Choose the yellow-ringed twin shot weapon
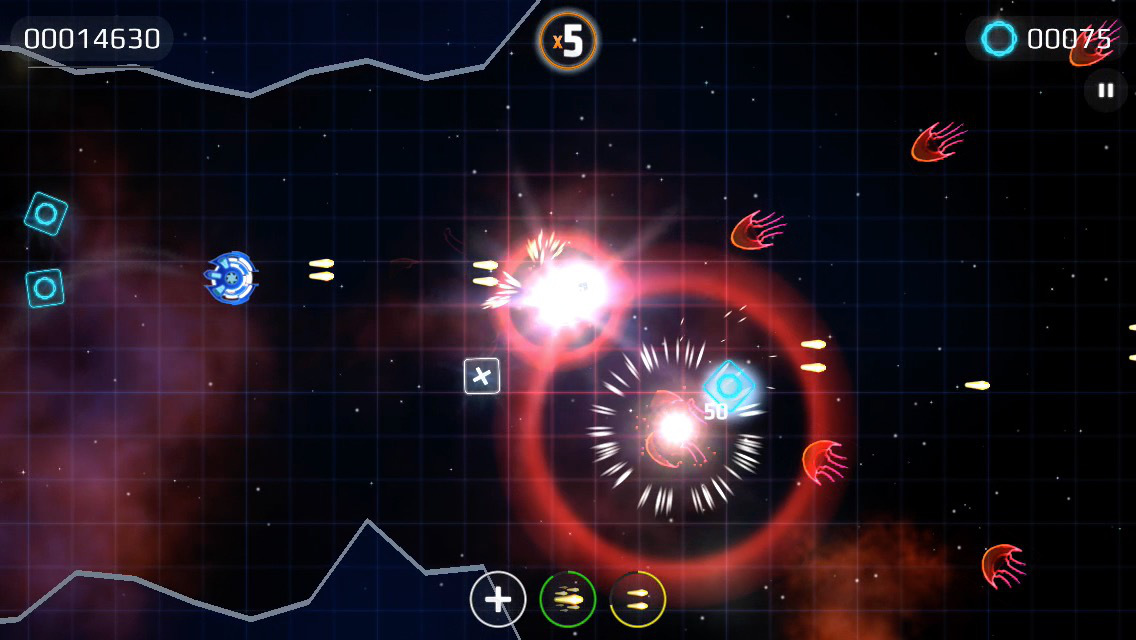1136x640 pixels. 637,599
